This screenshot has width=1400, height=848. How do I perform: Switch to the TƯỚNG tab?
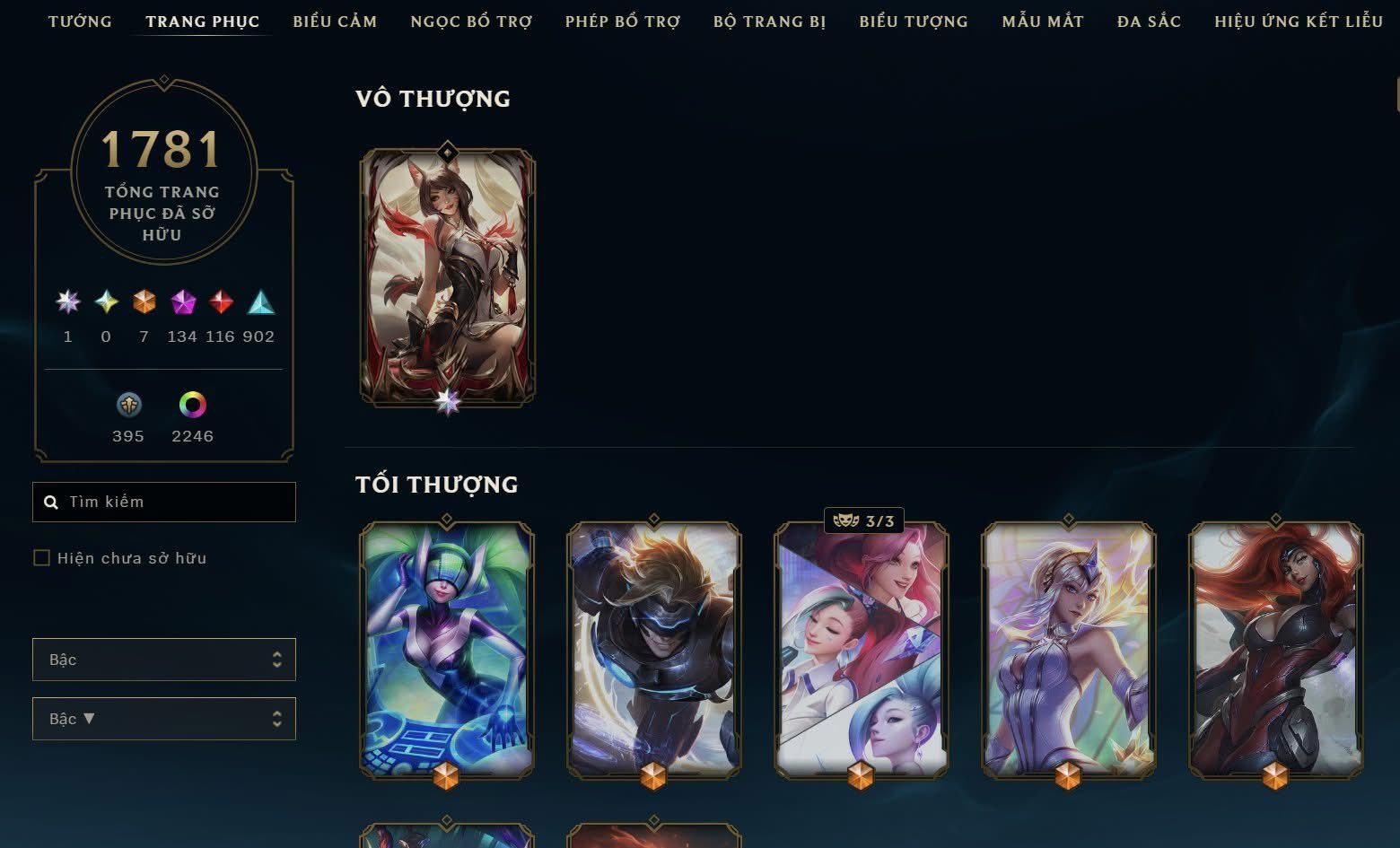click(81, 22)
